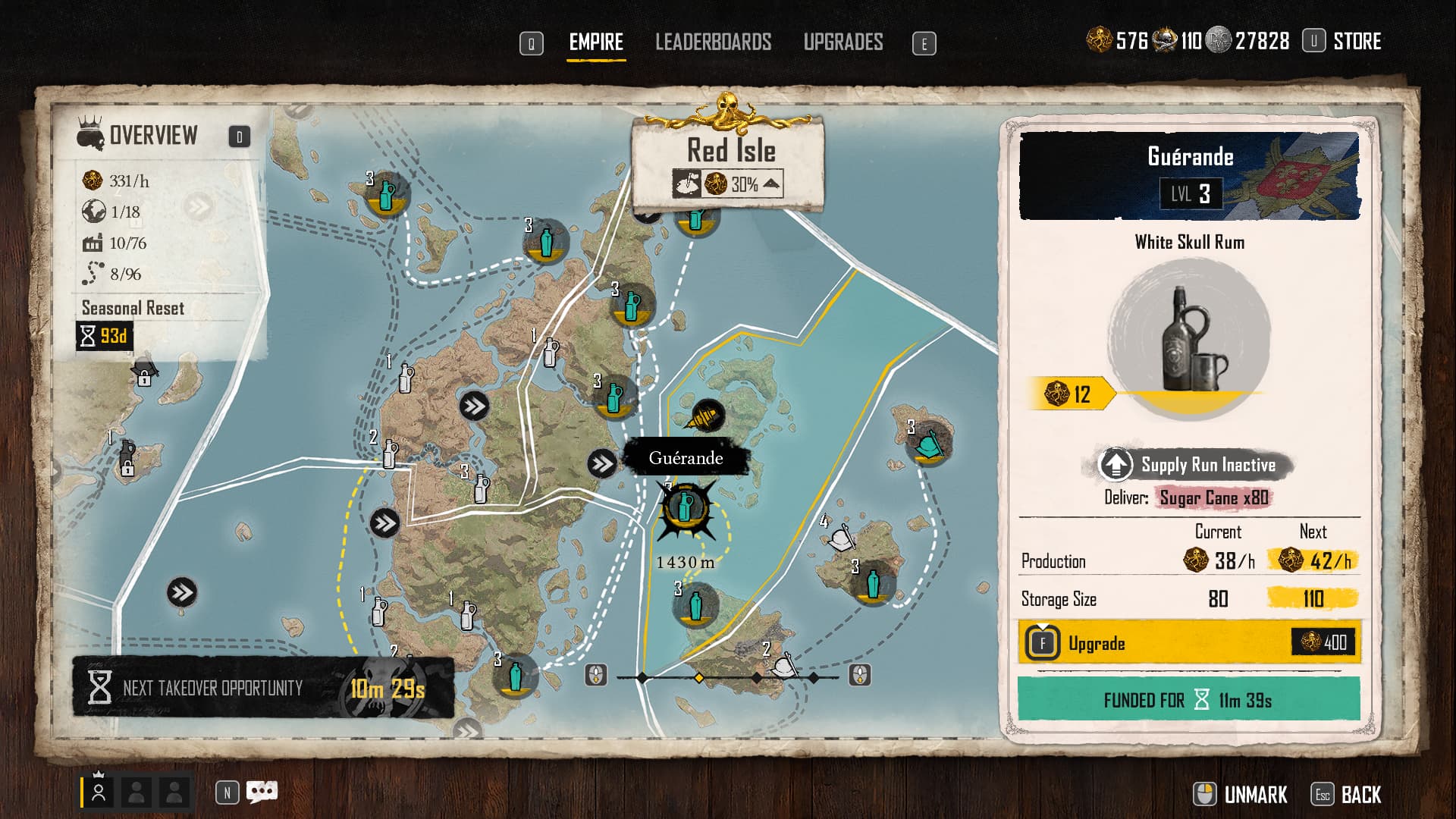Image resolution: width=1456 pixels, height=819 pixels.
Task: Select the highlighted yellow zoom level diamond
Action: [699, 677]
